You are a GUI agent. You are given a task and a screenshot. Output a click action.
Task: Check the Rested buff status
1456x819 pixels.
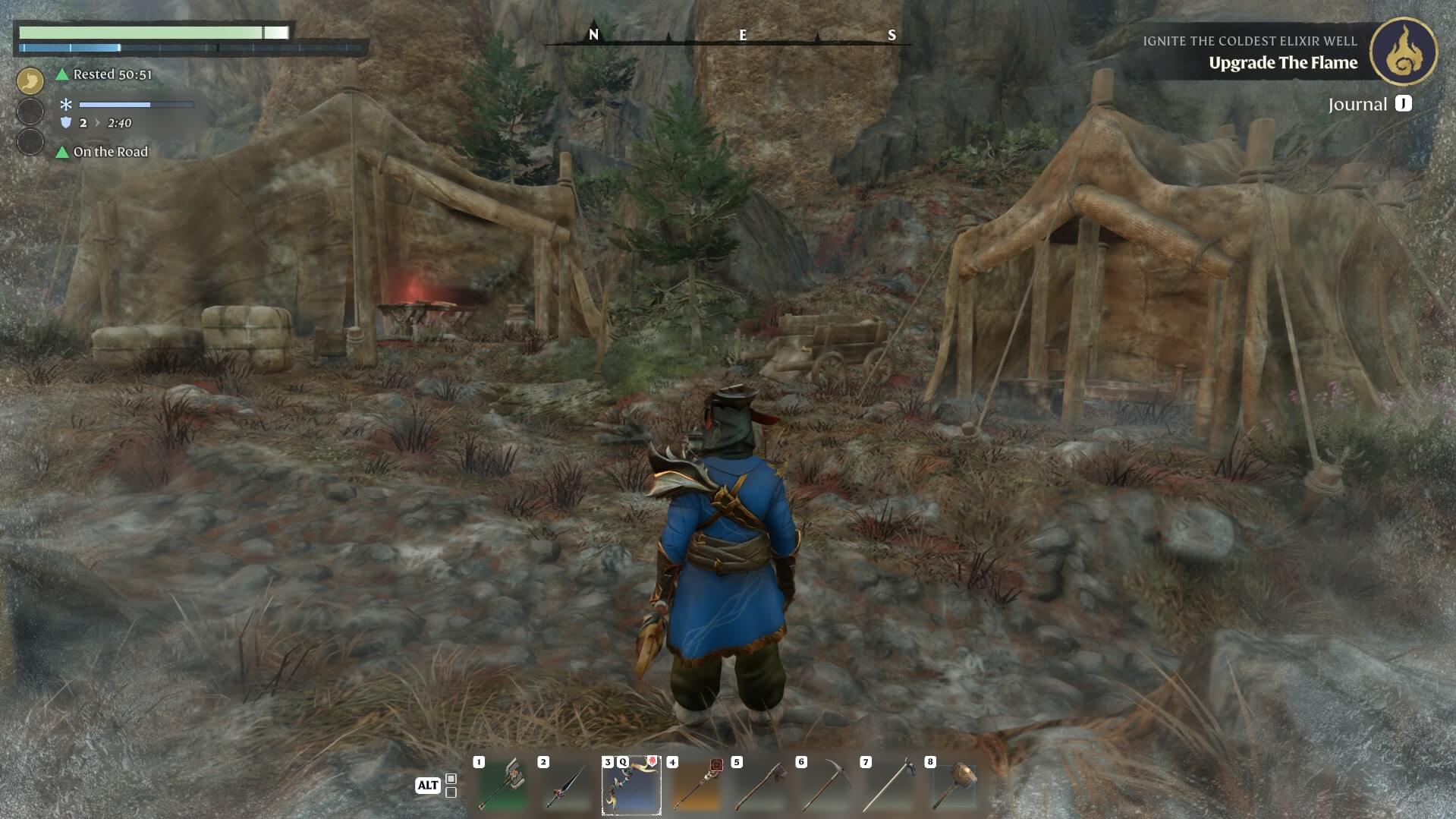click(112, 74)
